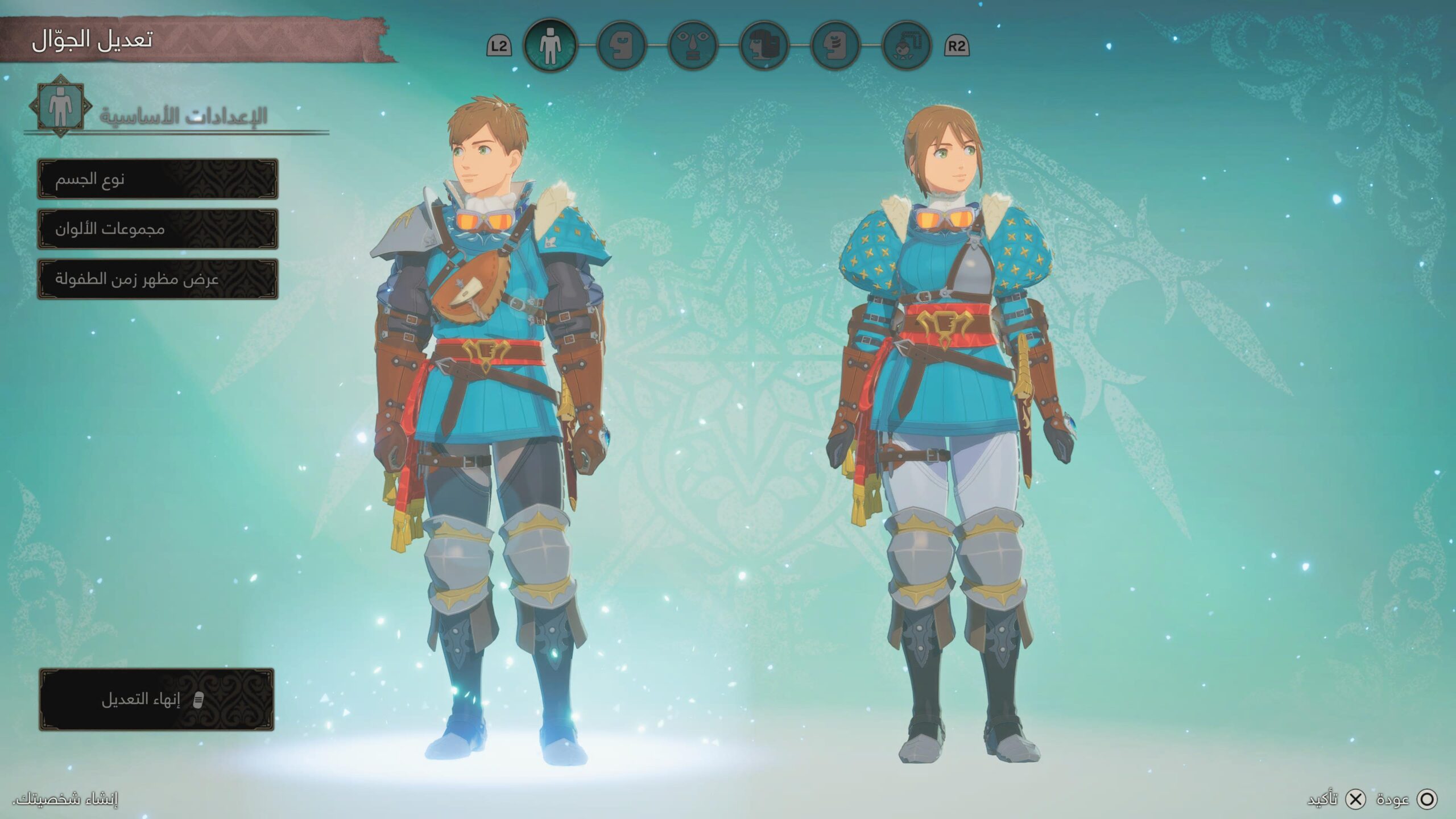The width and height of the screenshot is (1456, 819).
Task: Click the cross (X) button icon beside تأكيد
Action: (x=1354, y=799)
